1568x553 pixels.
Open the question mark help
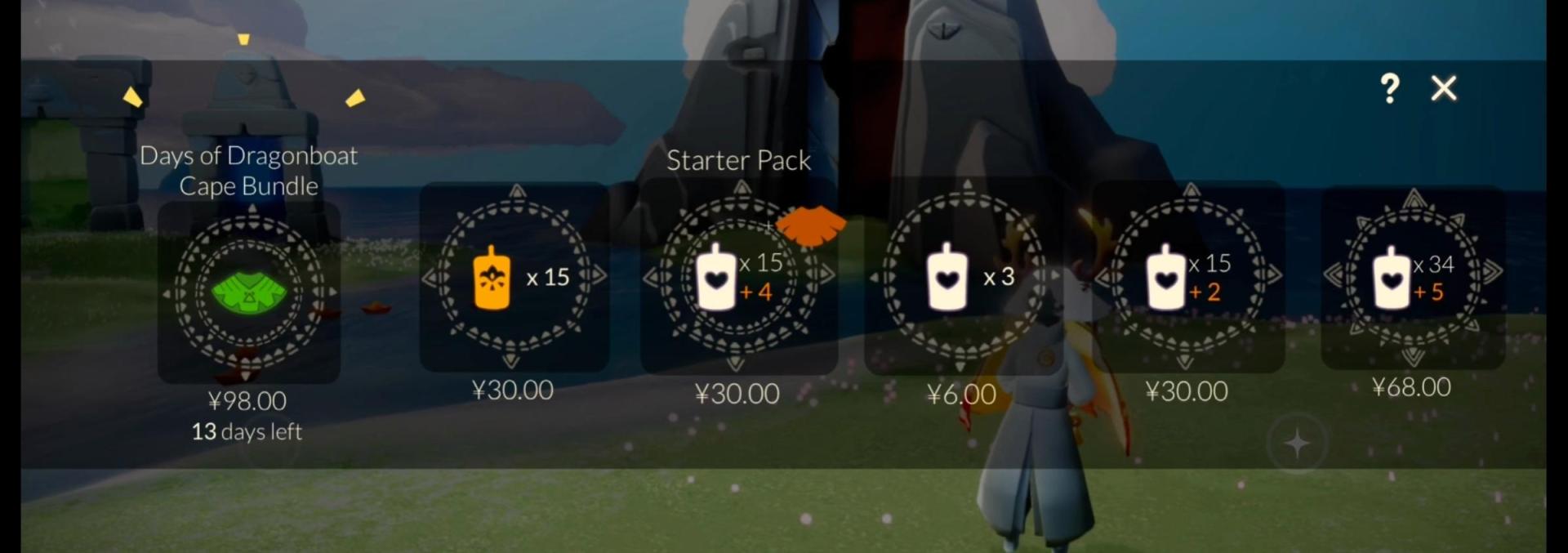pos(1389,88)
